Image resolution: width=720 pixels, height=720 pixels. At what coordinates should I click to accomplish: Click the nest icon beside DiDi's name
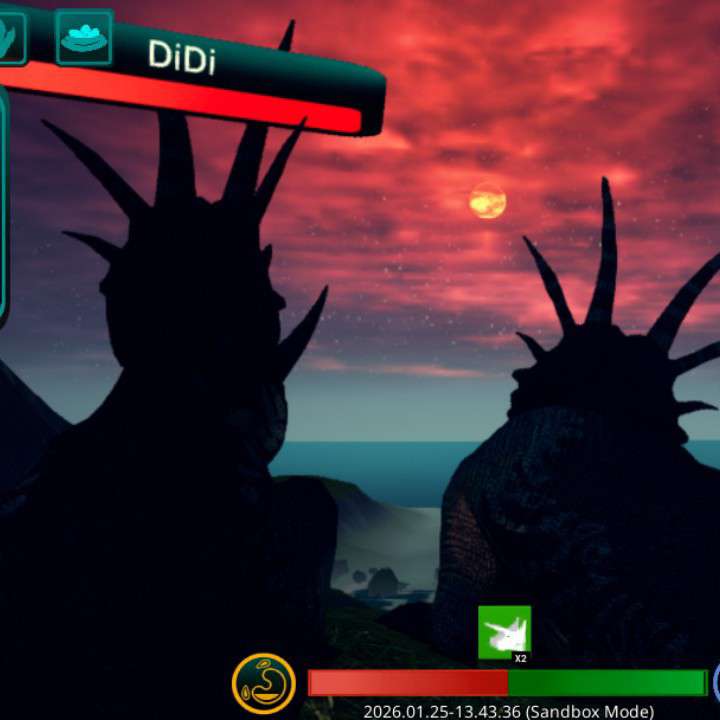coord(84,38)
